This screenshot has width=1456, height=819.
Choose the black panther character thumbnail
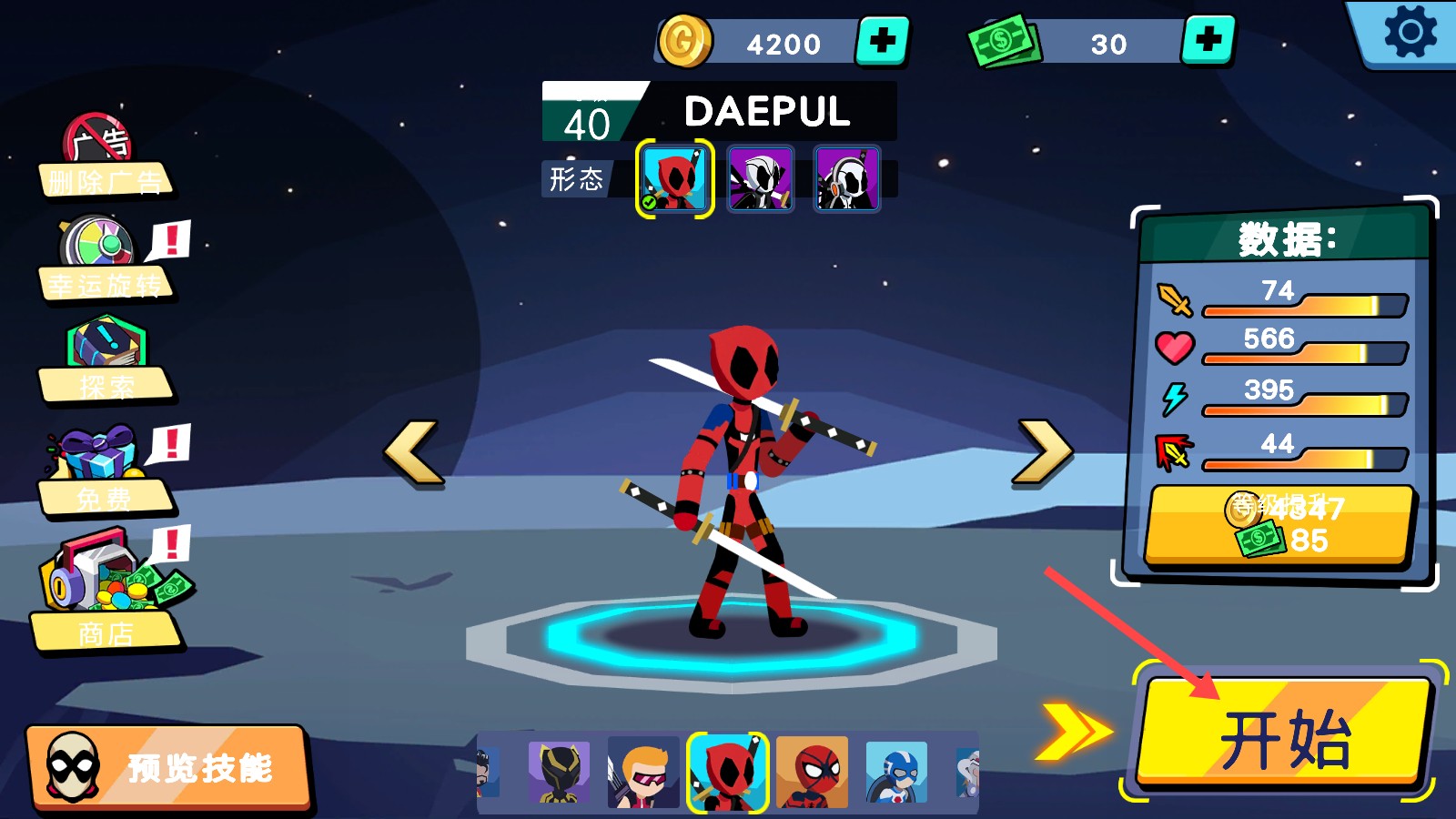click(559, 773)
